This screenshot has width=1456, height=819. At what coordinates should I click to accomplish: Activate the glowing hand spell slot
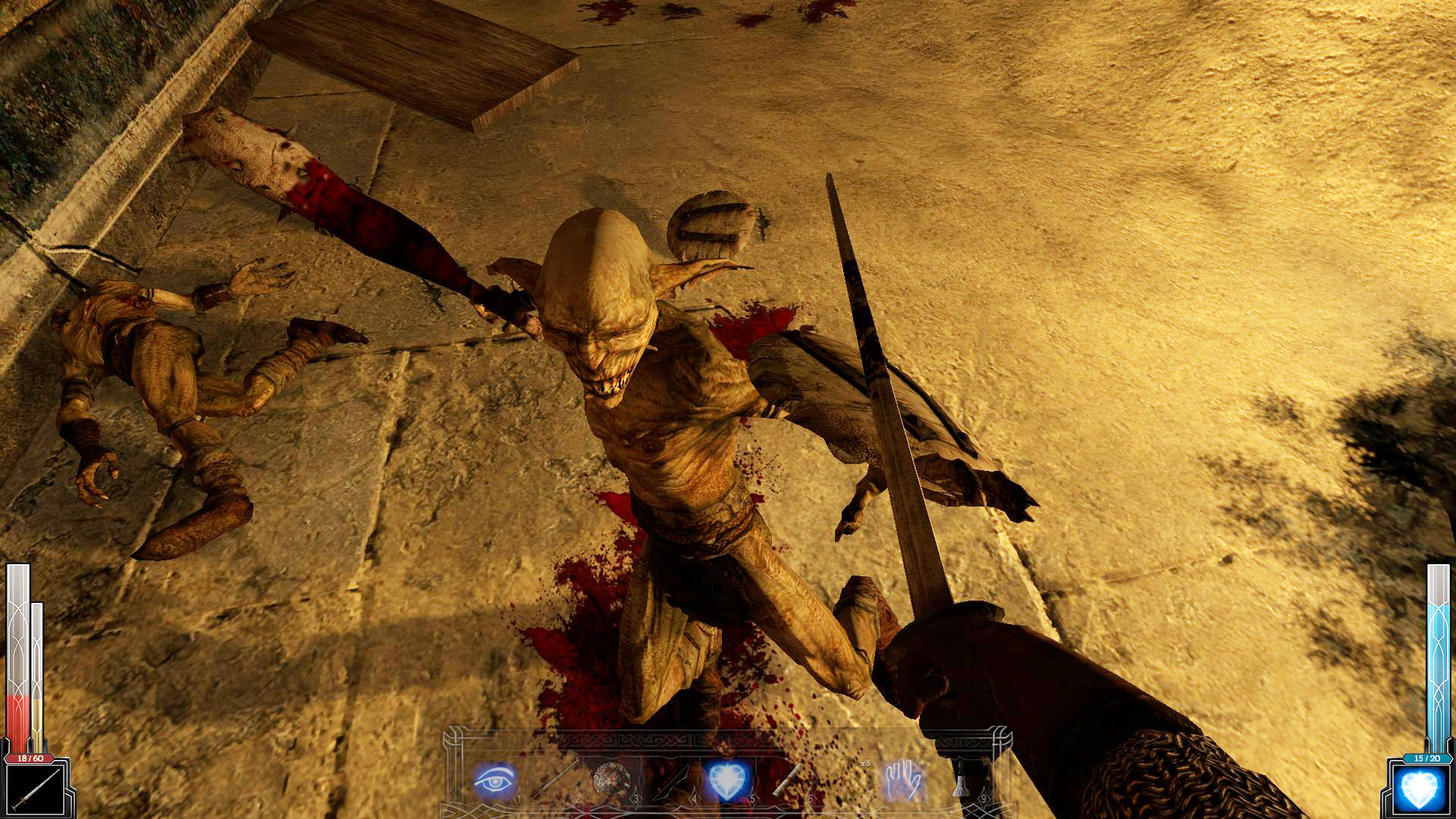click(x=902, y=780)
